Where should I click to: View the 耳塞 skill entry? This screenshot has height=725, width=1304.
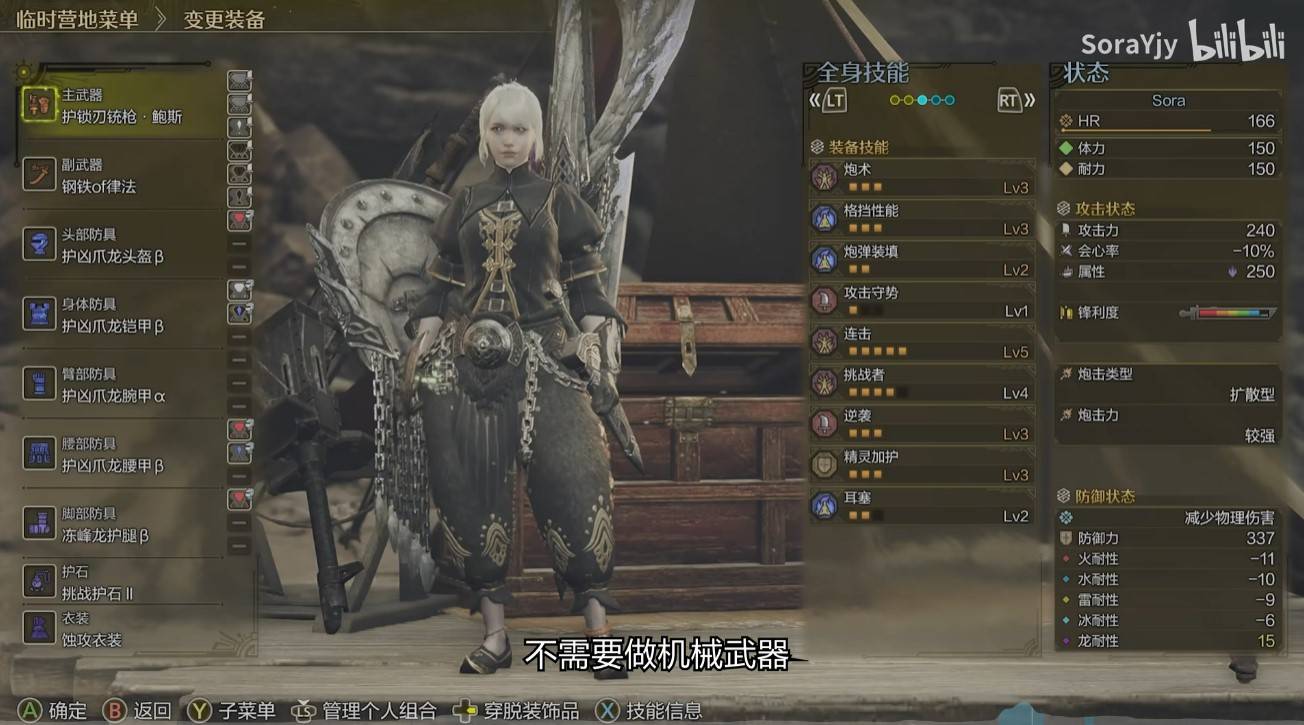click(x=922, y=506)
